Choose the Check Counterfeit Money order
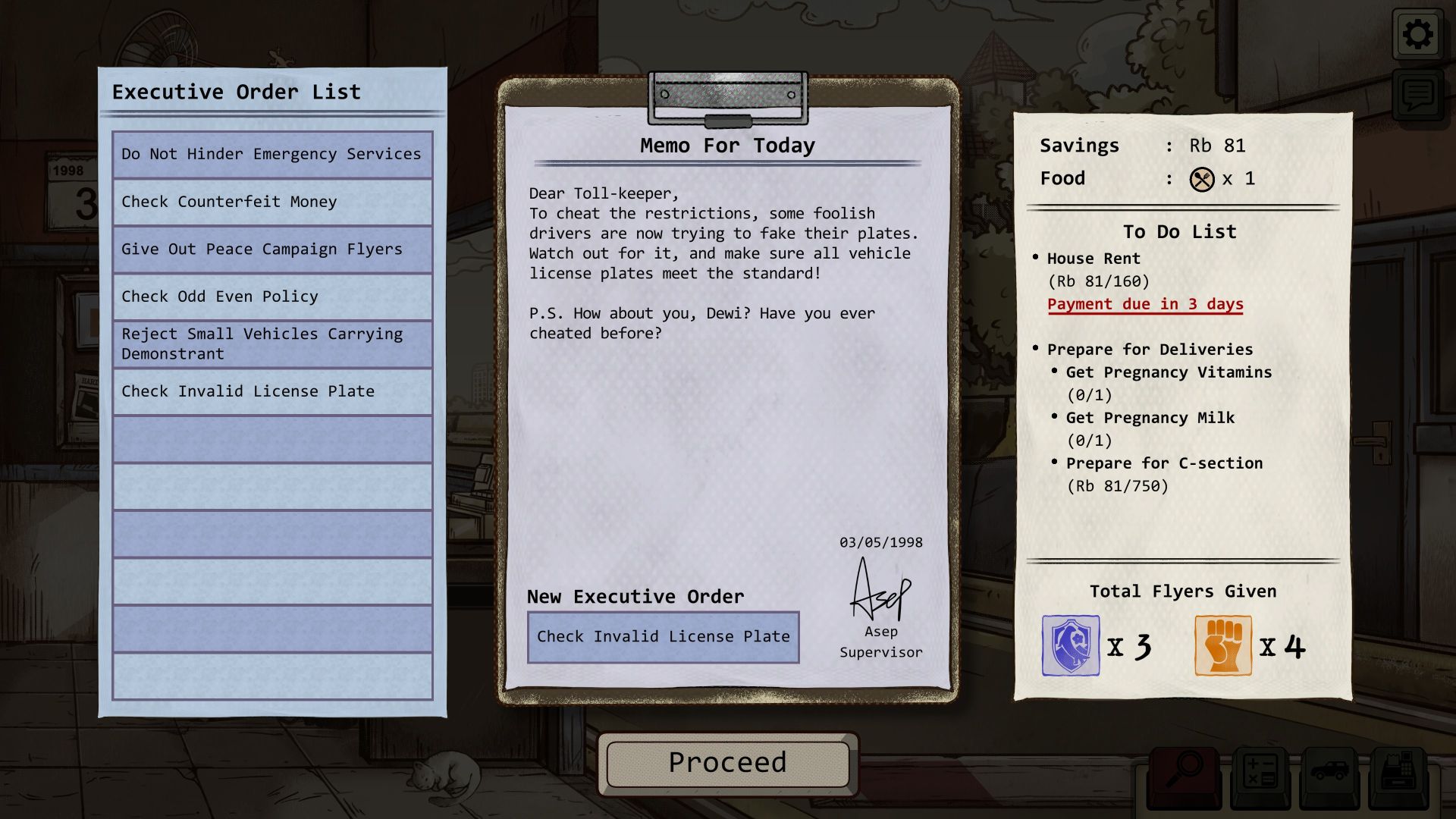This screenshot has width=1456, height=819. [x=272, y=202]
